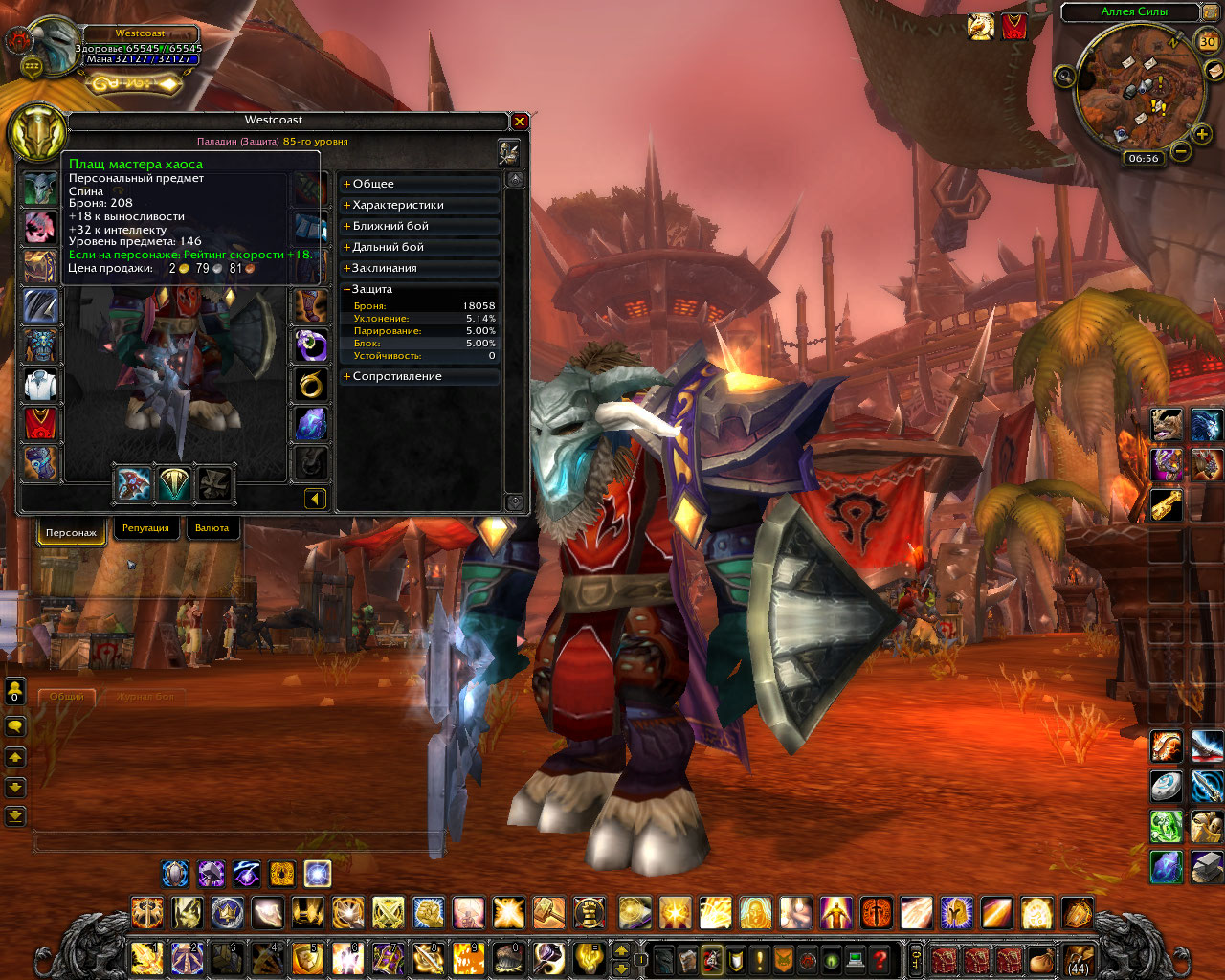Select the shield off-hand slot
The image size is (1225, 980).
(174, 484)
